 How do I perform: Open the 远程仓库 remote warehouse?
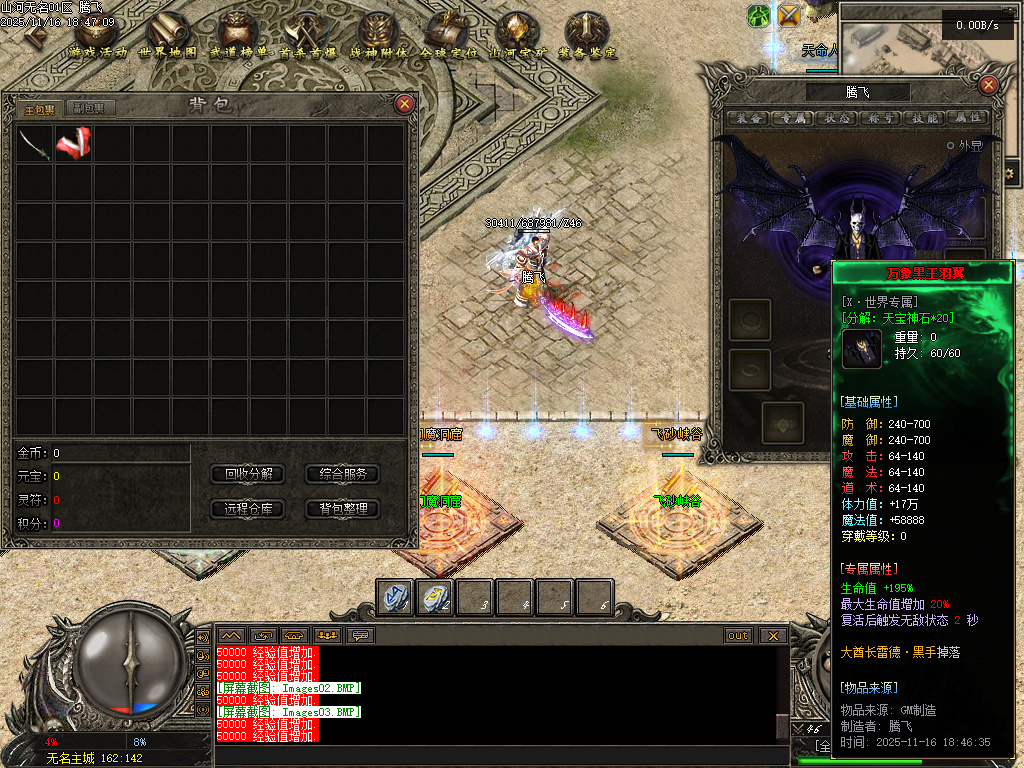248,509
